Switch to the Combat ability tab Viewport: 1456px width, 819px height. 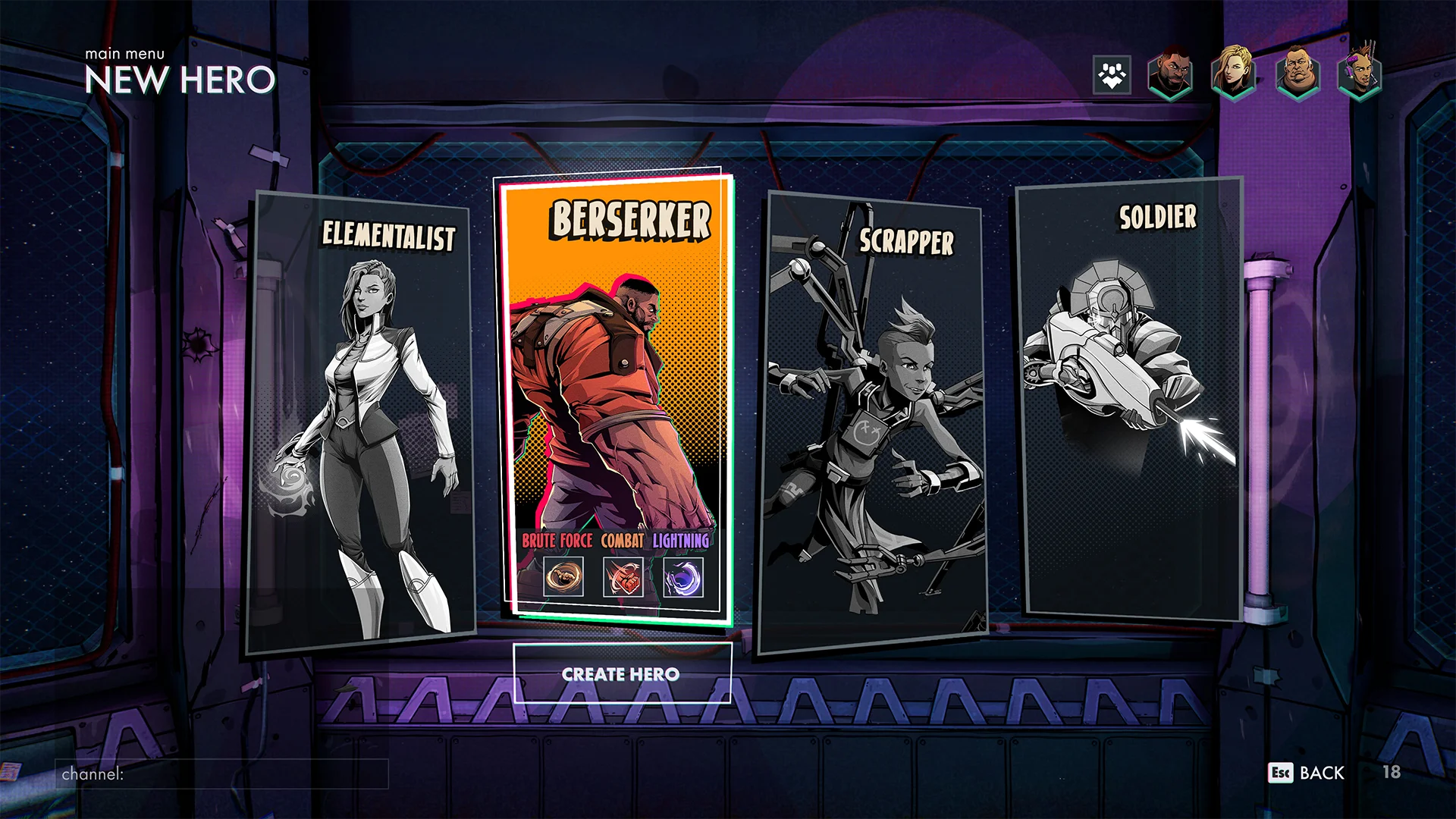tap(623, 541)
